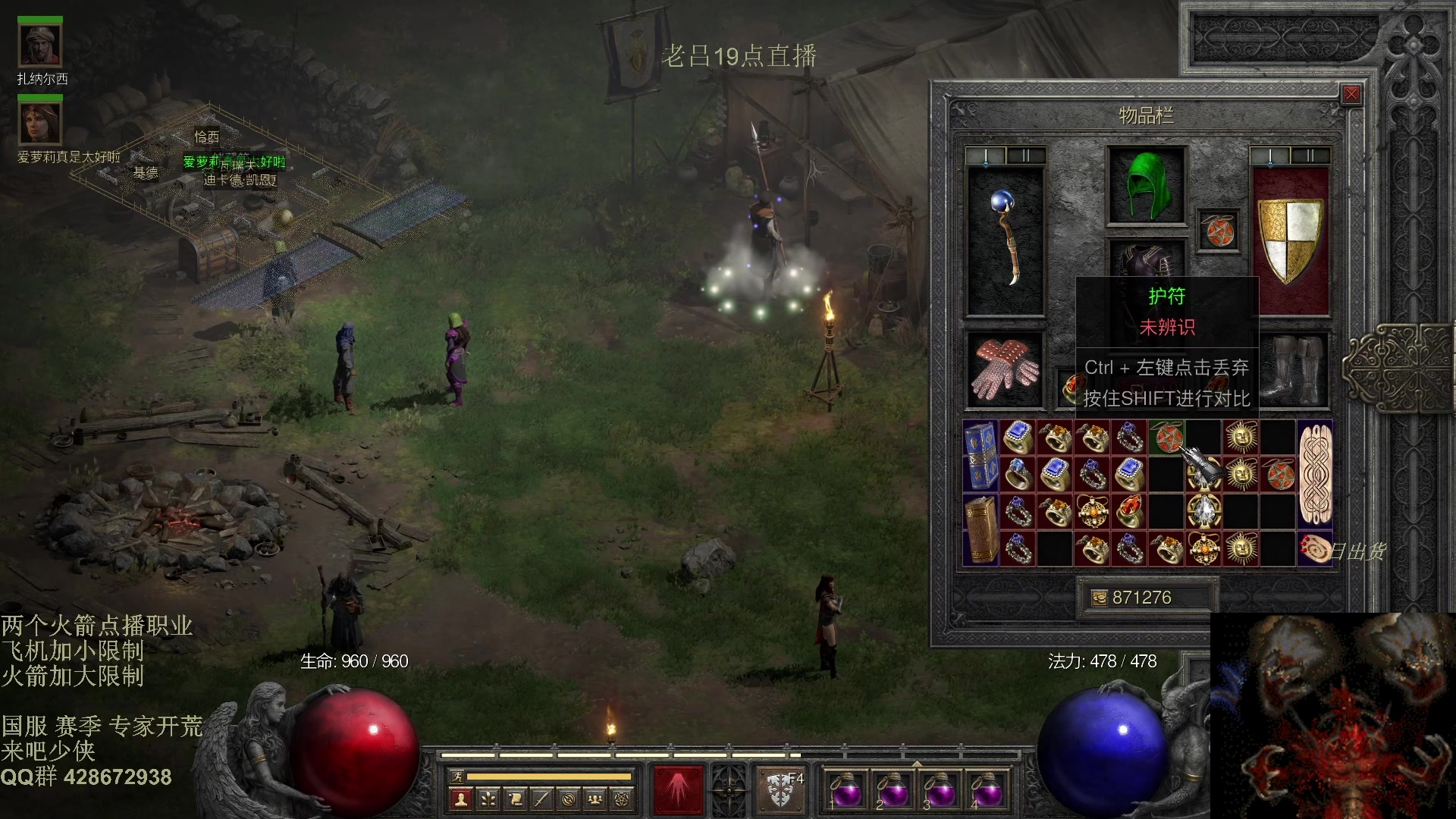Close the inventory panel

(1351, 94)
